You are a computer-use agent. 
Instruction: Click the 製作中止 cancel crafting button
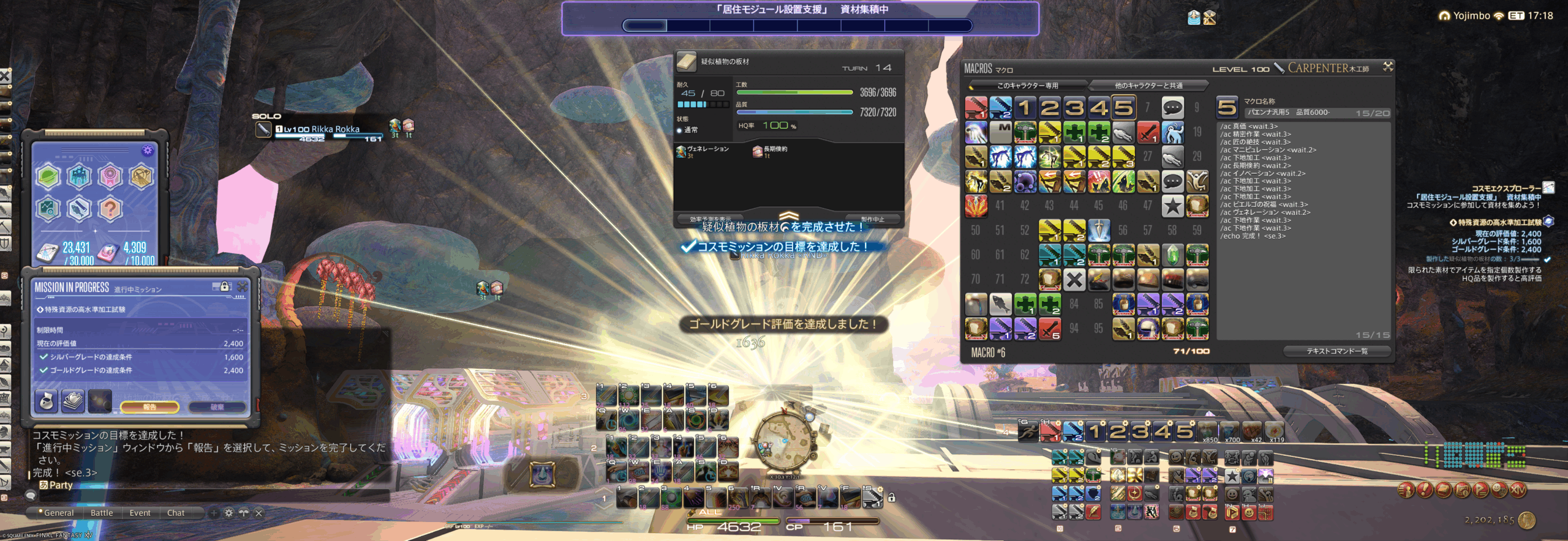(872, 219)
